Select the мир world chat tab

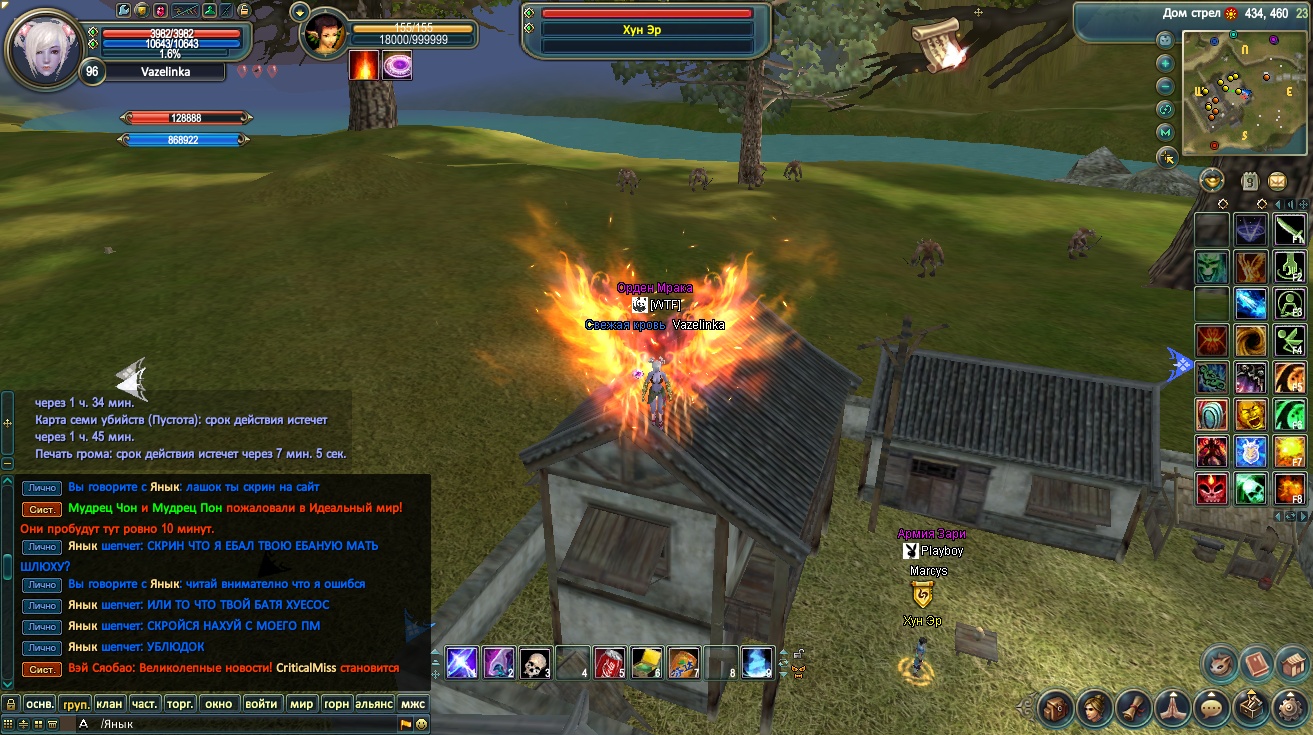pos(302,703)
